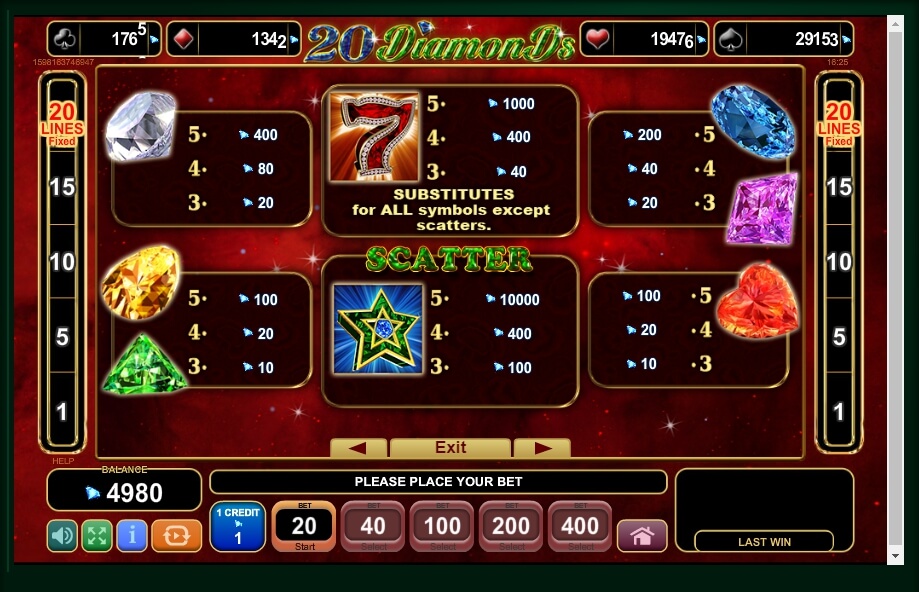Click the diamonds jackpot counter

coord(233,40)
